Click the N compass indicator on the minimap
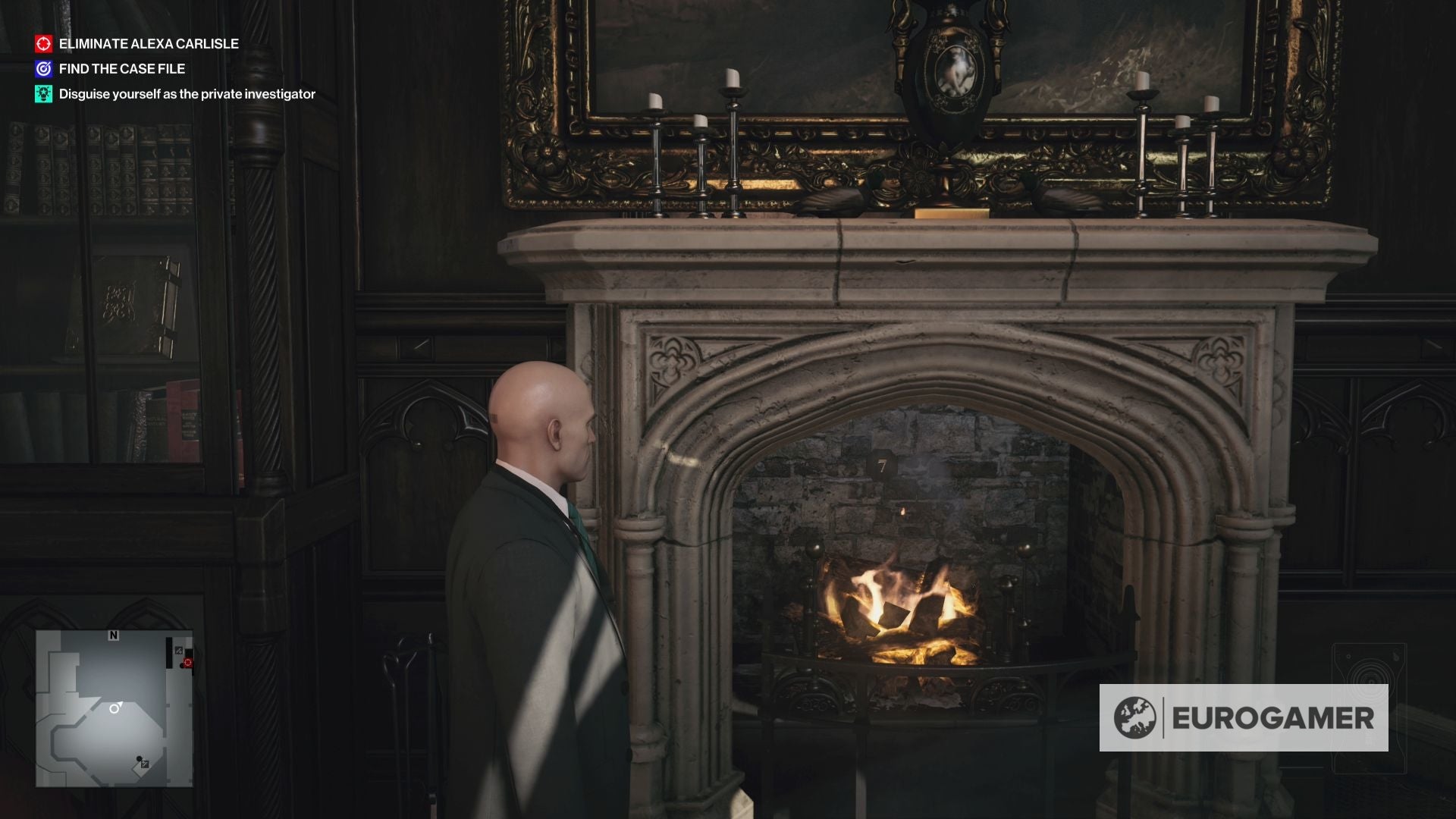1456x819 pixels. coord(113,634)
